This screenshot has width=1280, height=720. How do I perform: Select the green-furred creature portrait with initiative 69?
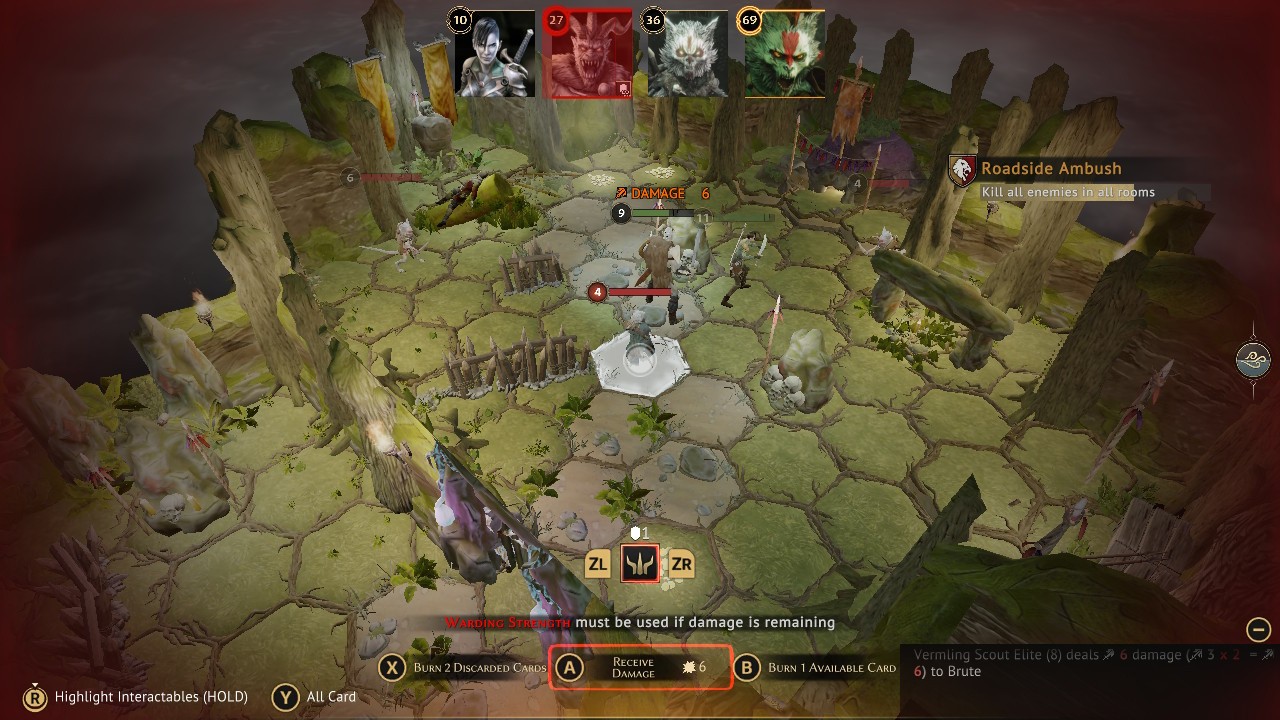784,55
